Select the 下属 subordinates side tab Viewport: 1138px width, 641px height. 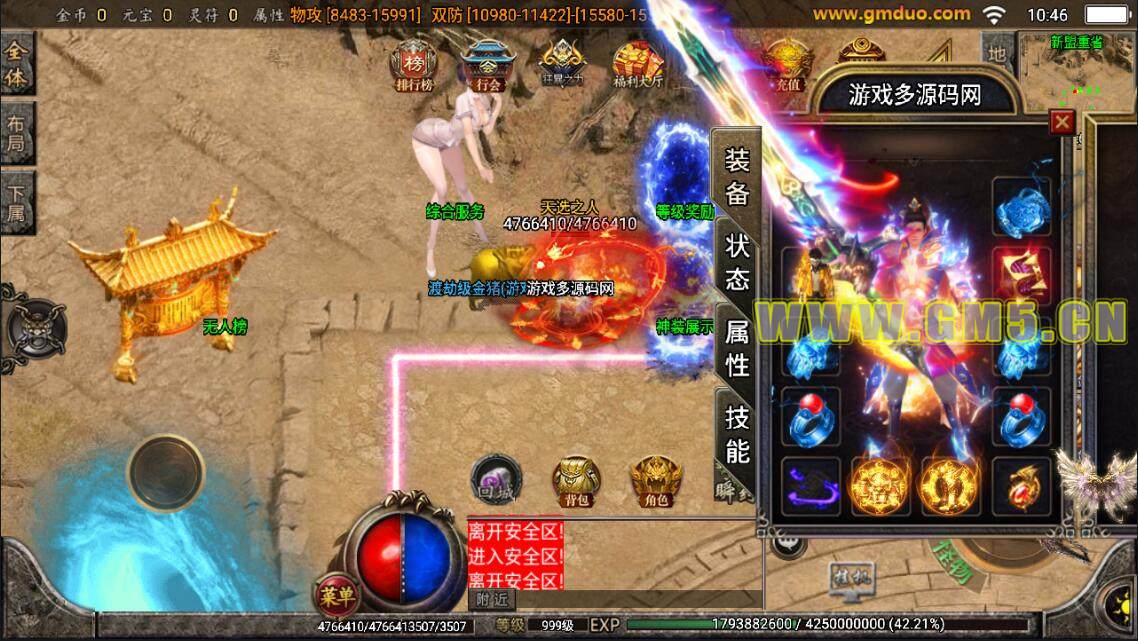pos(17,201)
